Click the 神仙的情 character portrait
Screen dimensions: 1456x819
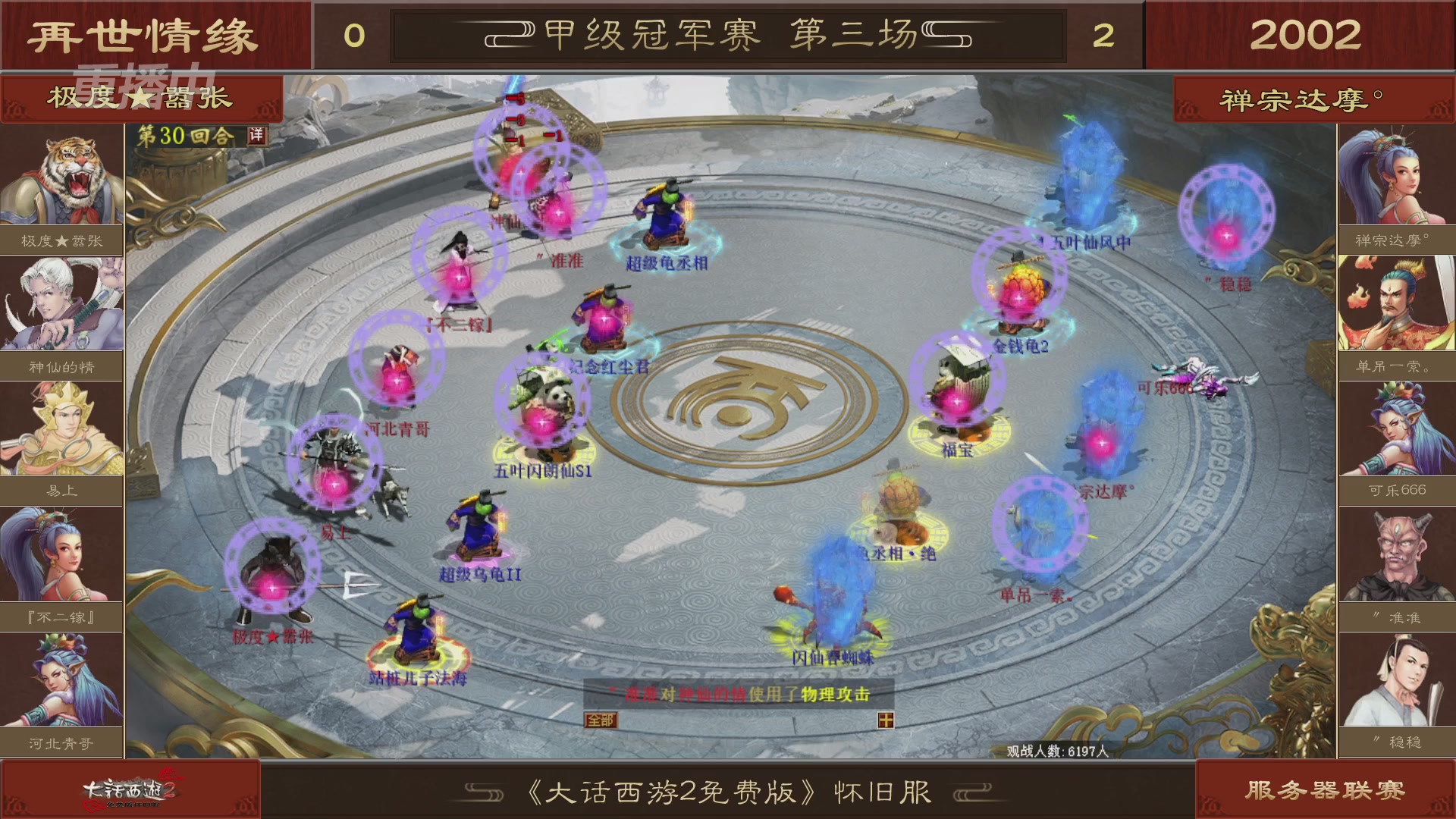coord(62,302)
